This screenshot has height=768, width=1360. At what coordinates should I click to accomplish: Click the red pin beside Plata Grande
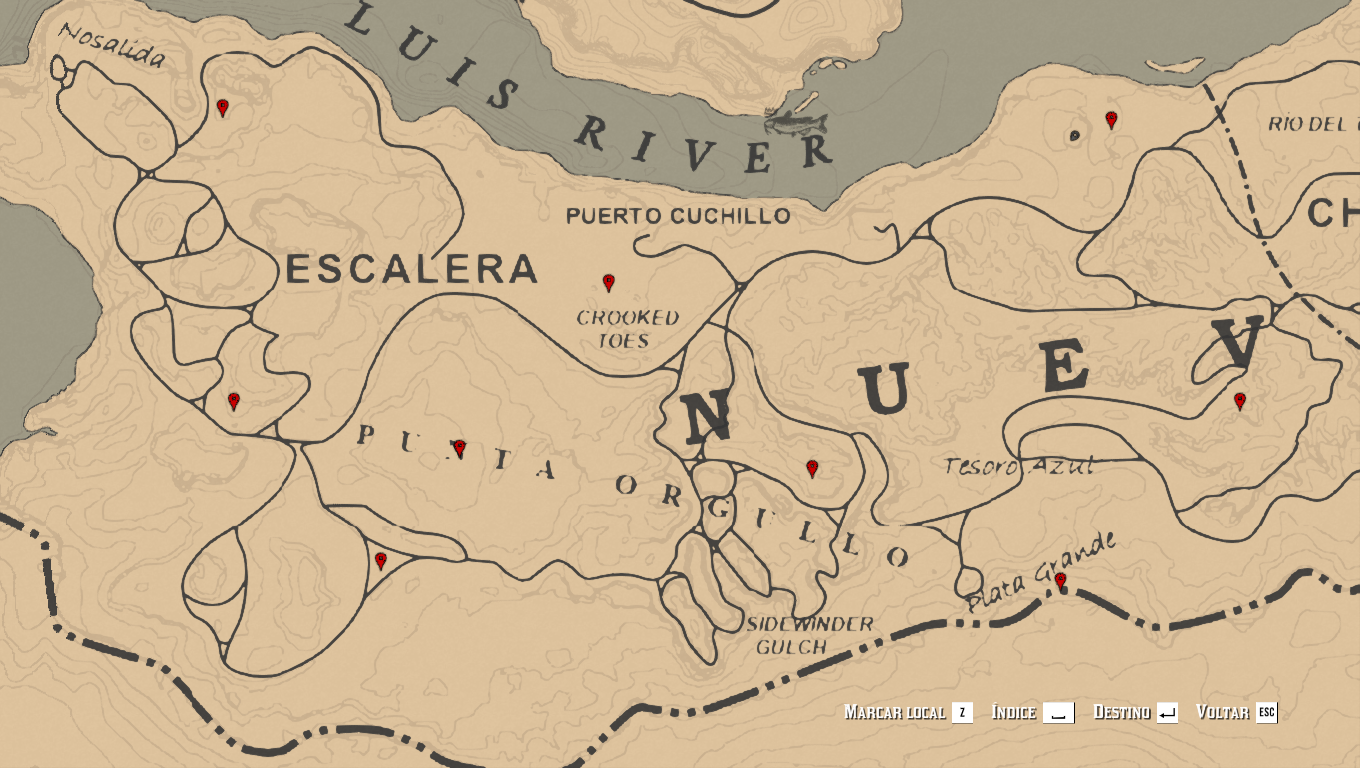coord(1060,581)
